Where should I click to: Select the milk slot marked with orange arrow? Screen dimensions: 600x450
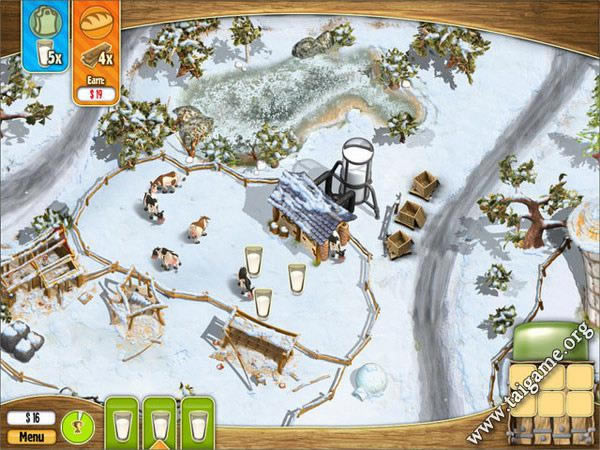point(160,427)
